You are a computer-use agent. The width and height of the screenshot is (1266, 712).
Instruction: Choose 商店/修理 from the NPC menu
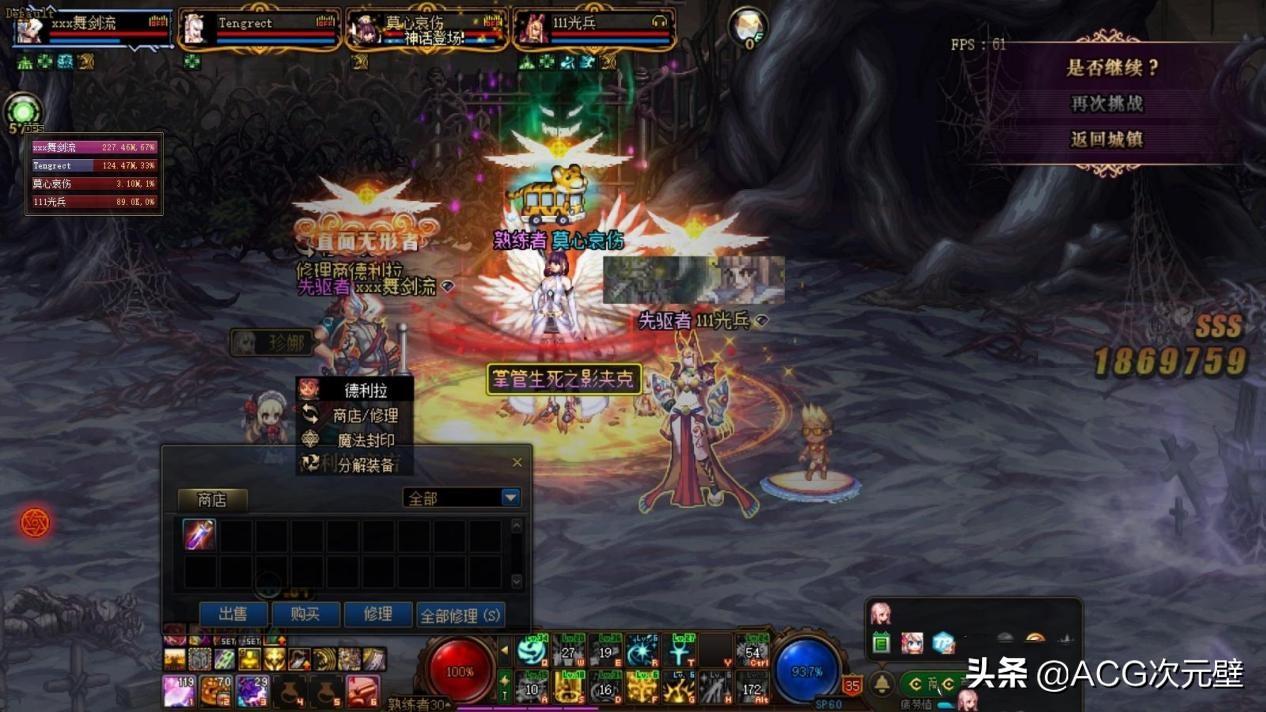click(x=365, y=415)
